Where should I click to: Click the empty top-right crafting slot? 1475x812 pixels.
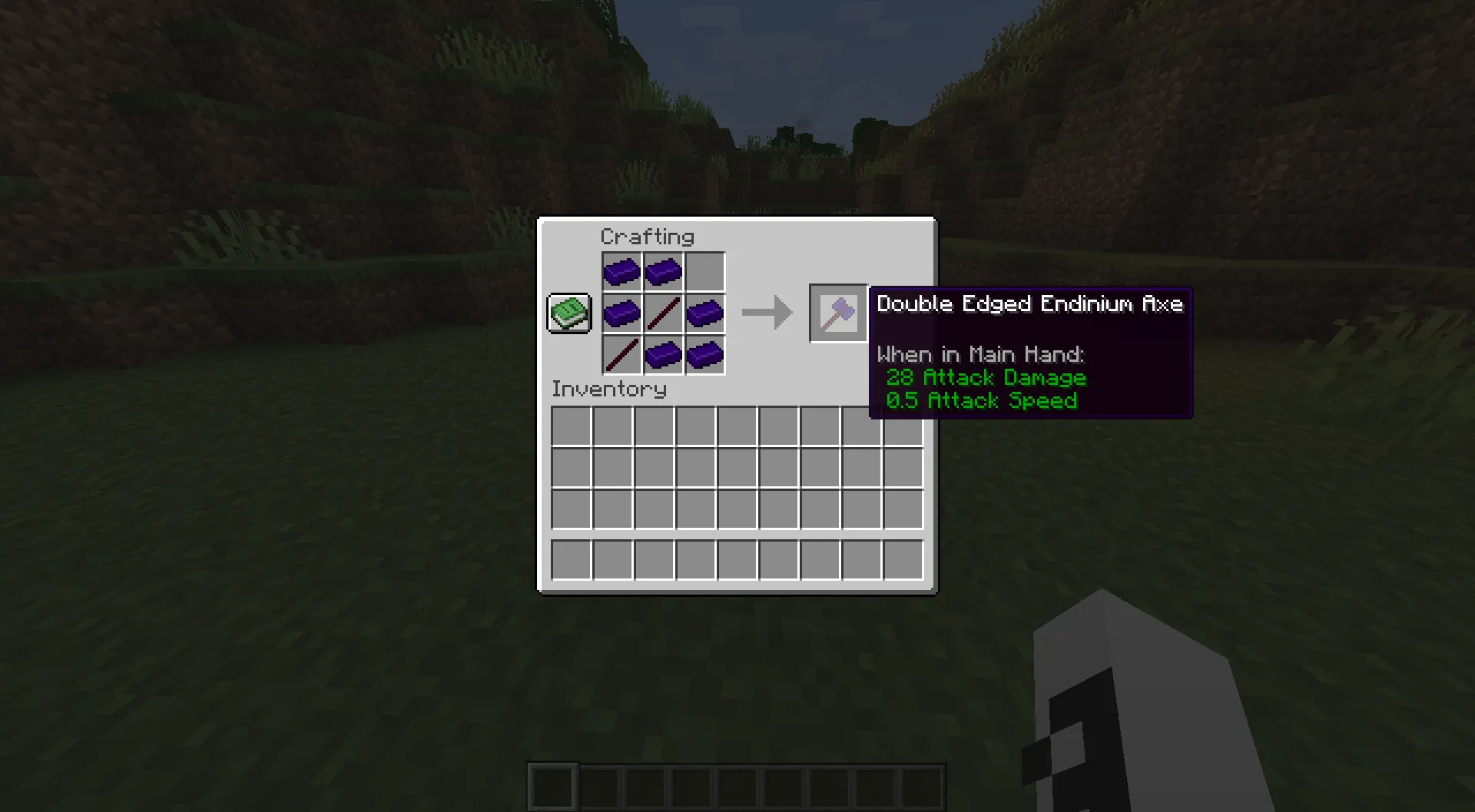pos(704,271)
